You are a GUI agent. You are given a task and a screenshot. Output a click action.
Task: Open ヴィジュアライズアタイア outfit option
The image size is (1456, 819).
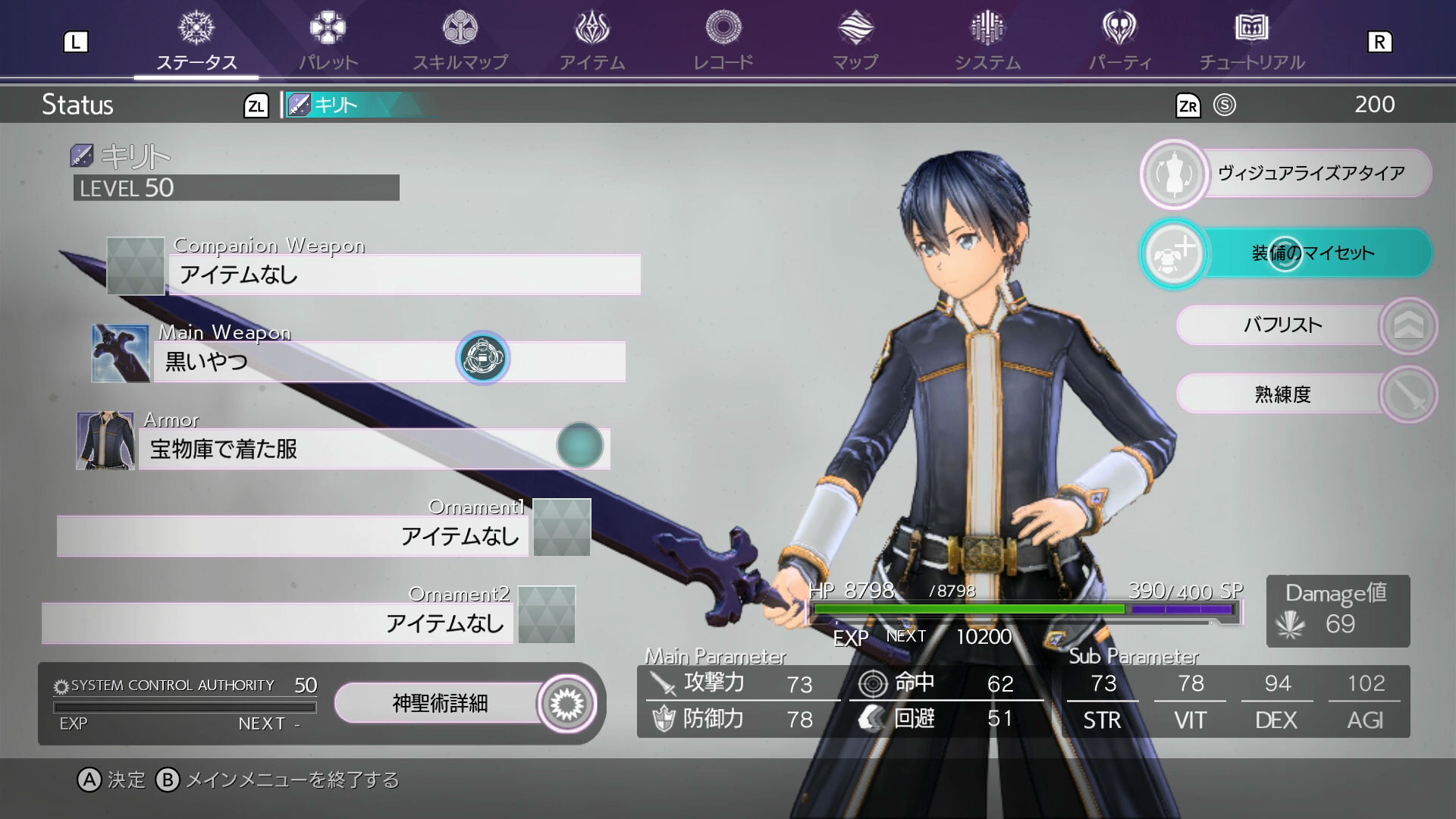[x=1287, y=174]
